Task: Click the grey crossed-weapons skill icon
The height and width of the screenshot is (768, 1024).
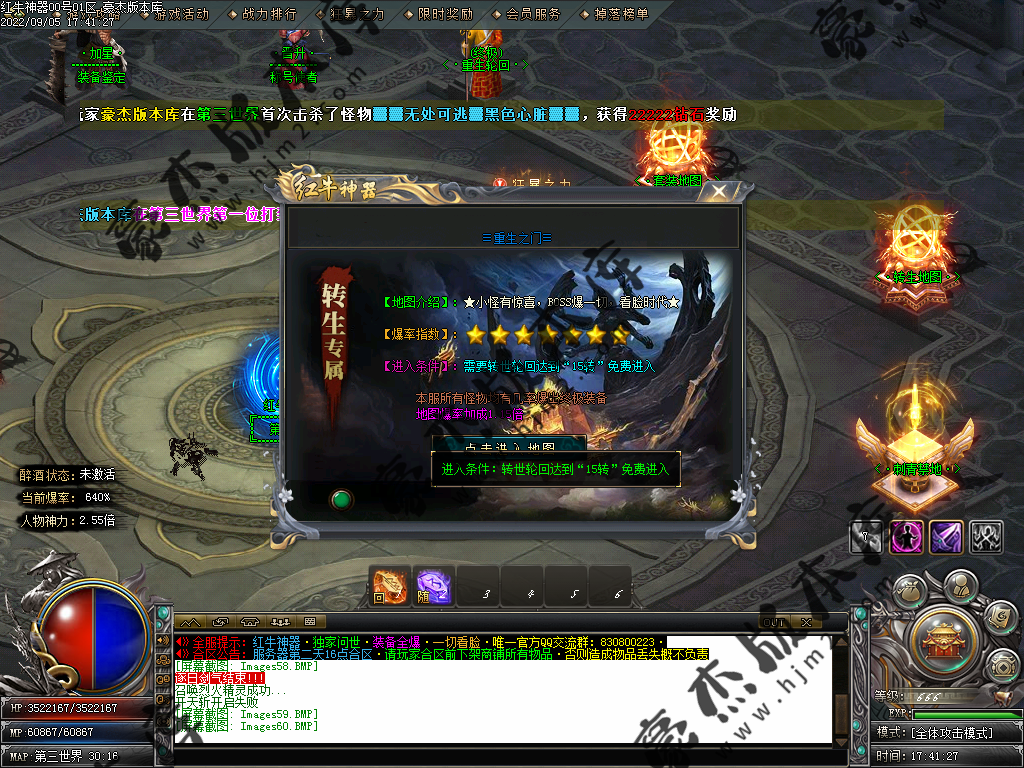Action: 986,537
